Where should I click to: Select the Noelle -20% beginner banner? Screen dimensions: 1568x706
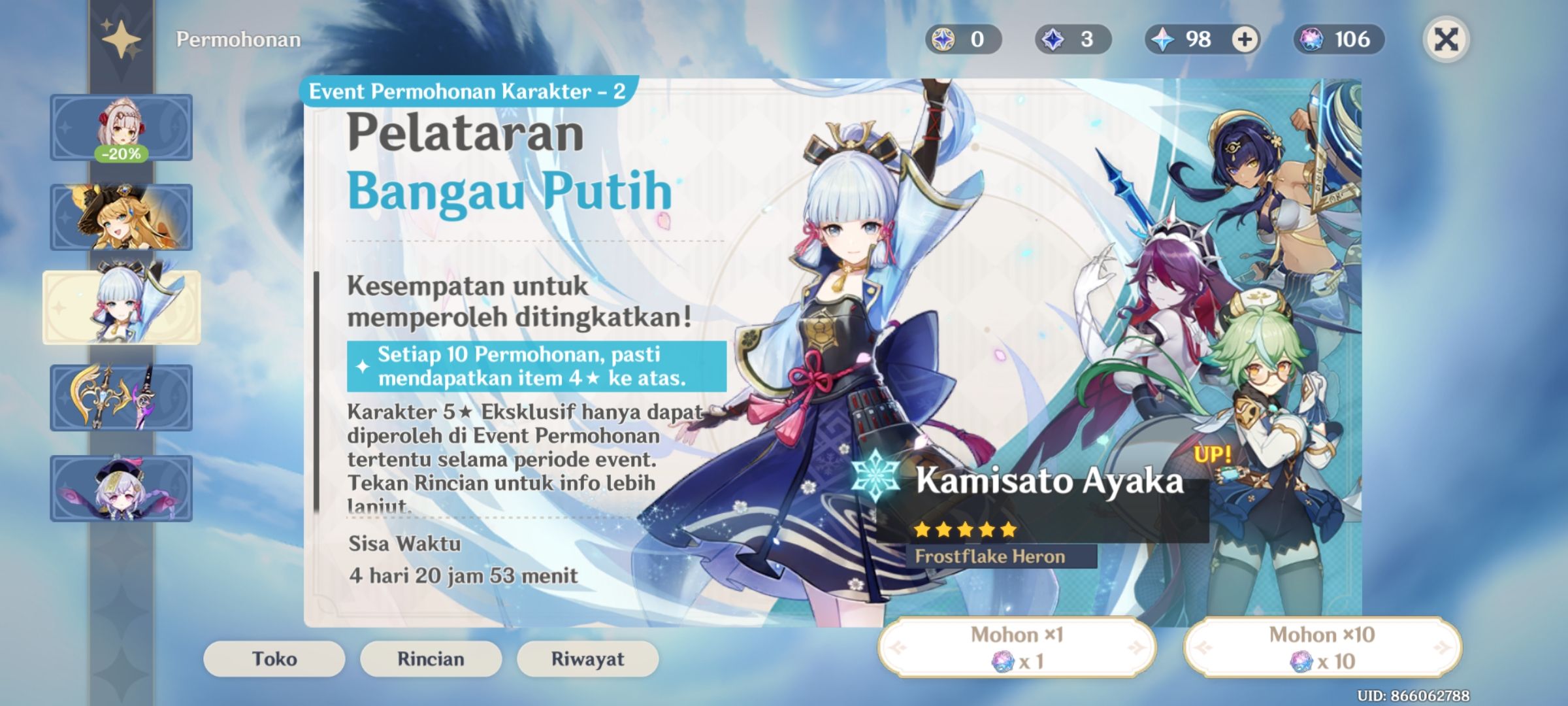(x=121, y=127)
